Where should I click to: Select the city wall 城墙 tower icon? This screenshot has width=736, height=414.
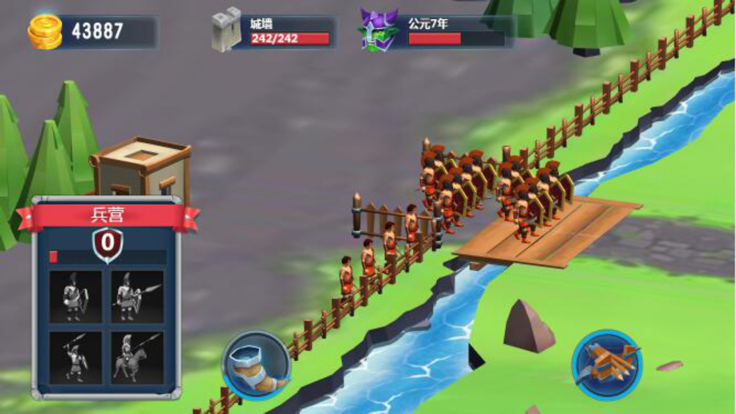(228, 31)
